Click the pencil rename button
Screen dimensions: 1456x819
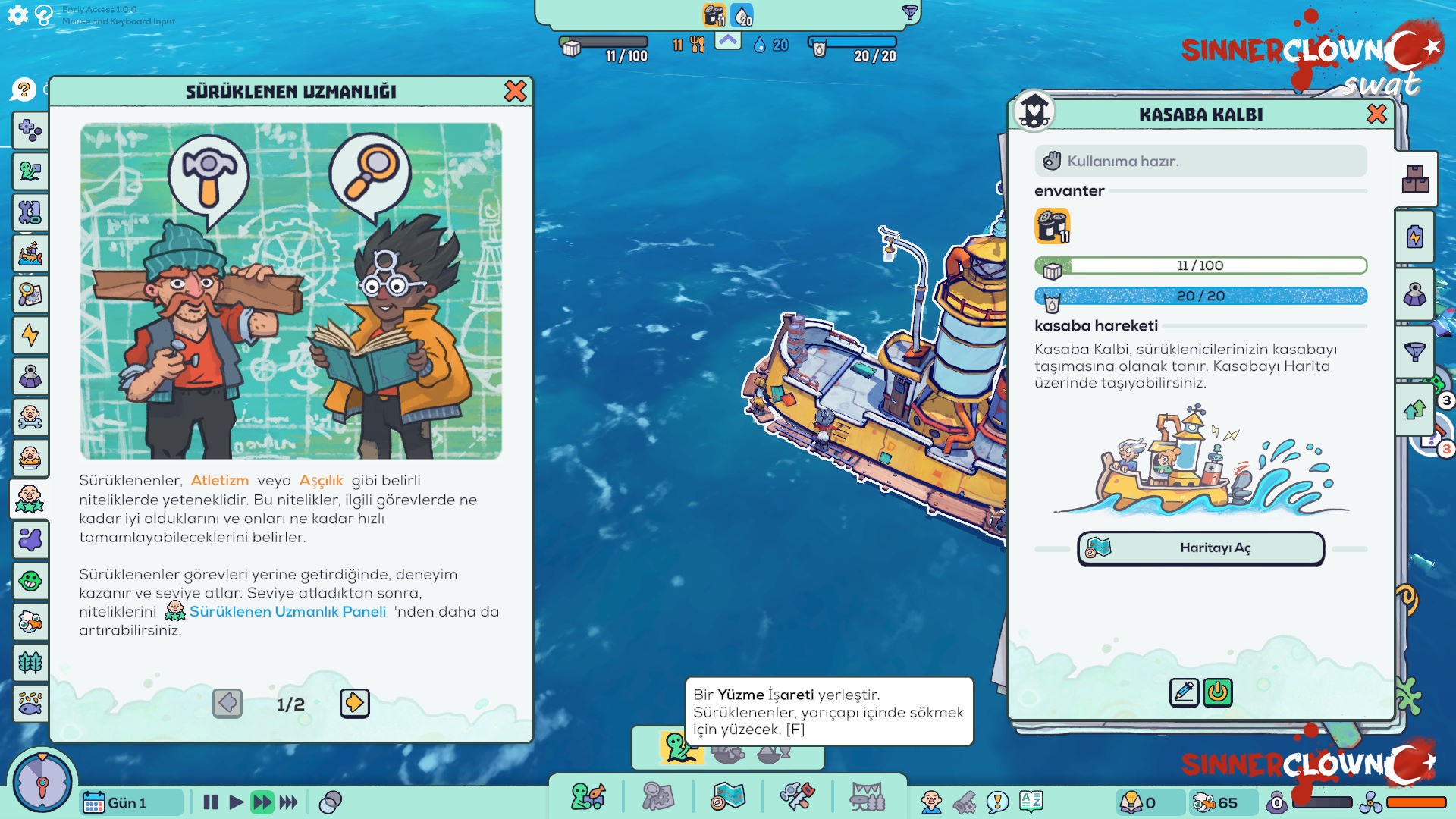click(1184, 692)
